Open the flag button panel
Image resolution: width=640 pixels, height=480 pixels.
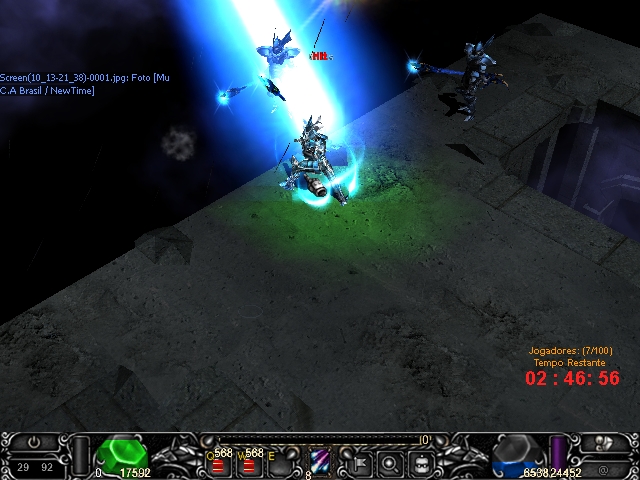click(360, 463)
